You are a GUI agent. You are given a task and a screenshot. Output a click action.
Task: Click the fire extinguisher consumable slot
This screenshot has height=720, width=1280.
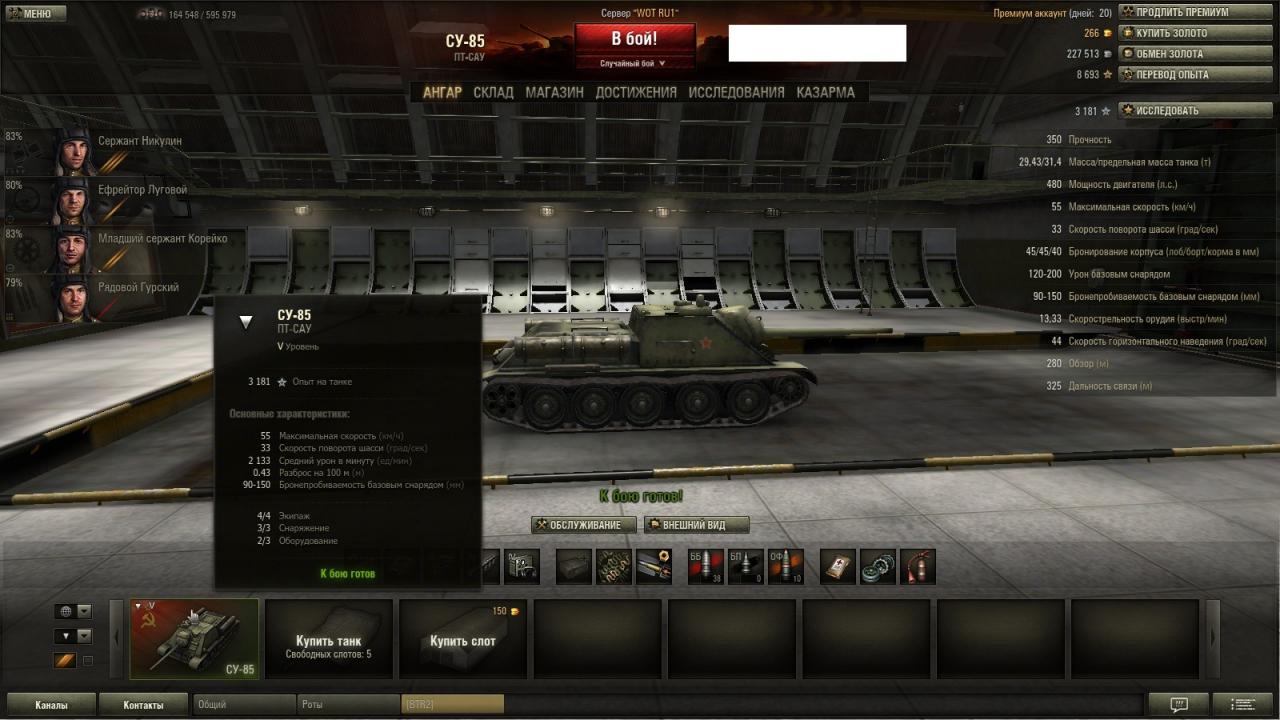point(917,566)
